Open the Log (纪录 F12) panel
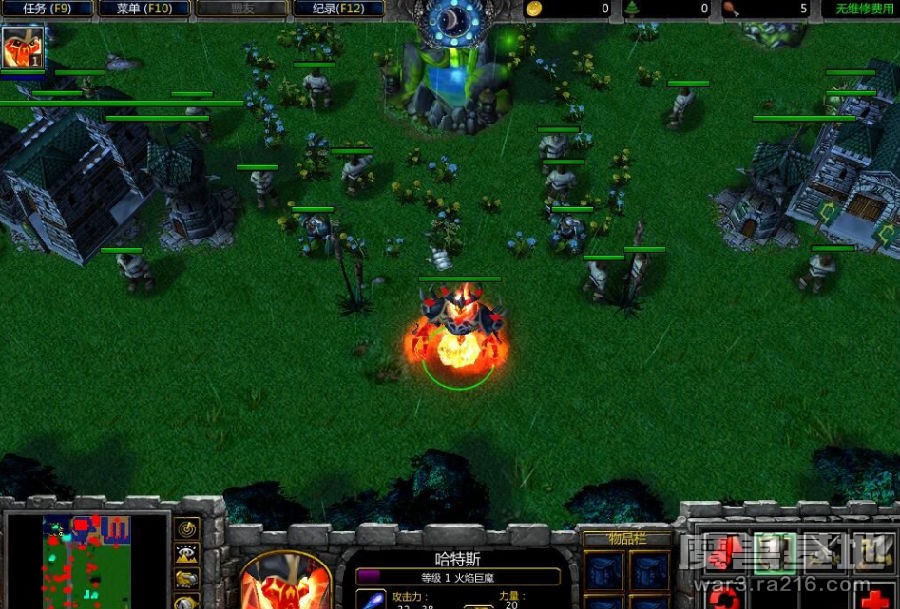The height and width of the screenshot is (609, 900). [x=338, y=9]
